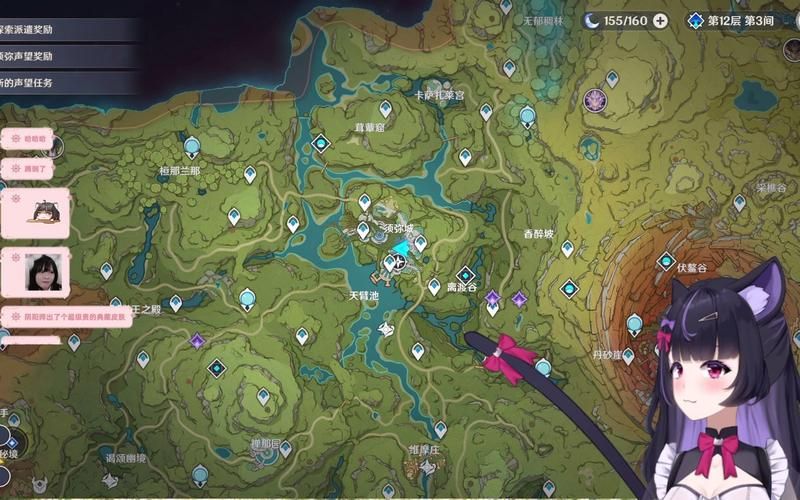Add Original Resin with the plus button
800x500 pixels.
[660, 21]
